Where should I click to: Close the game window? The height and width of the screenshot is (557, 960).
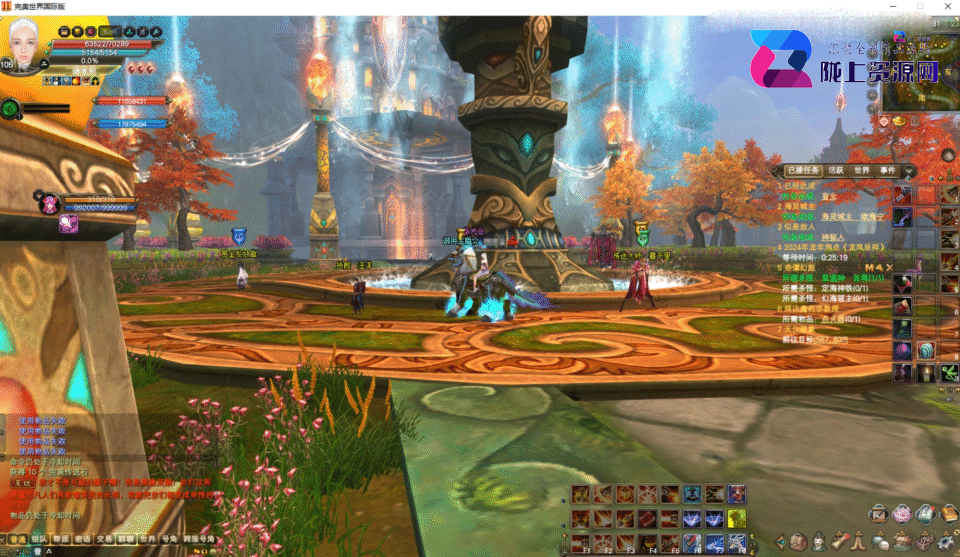(946, 6)
